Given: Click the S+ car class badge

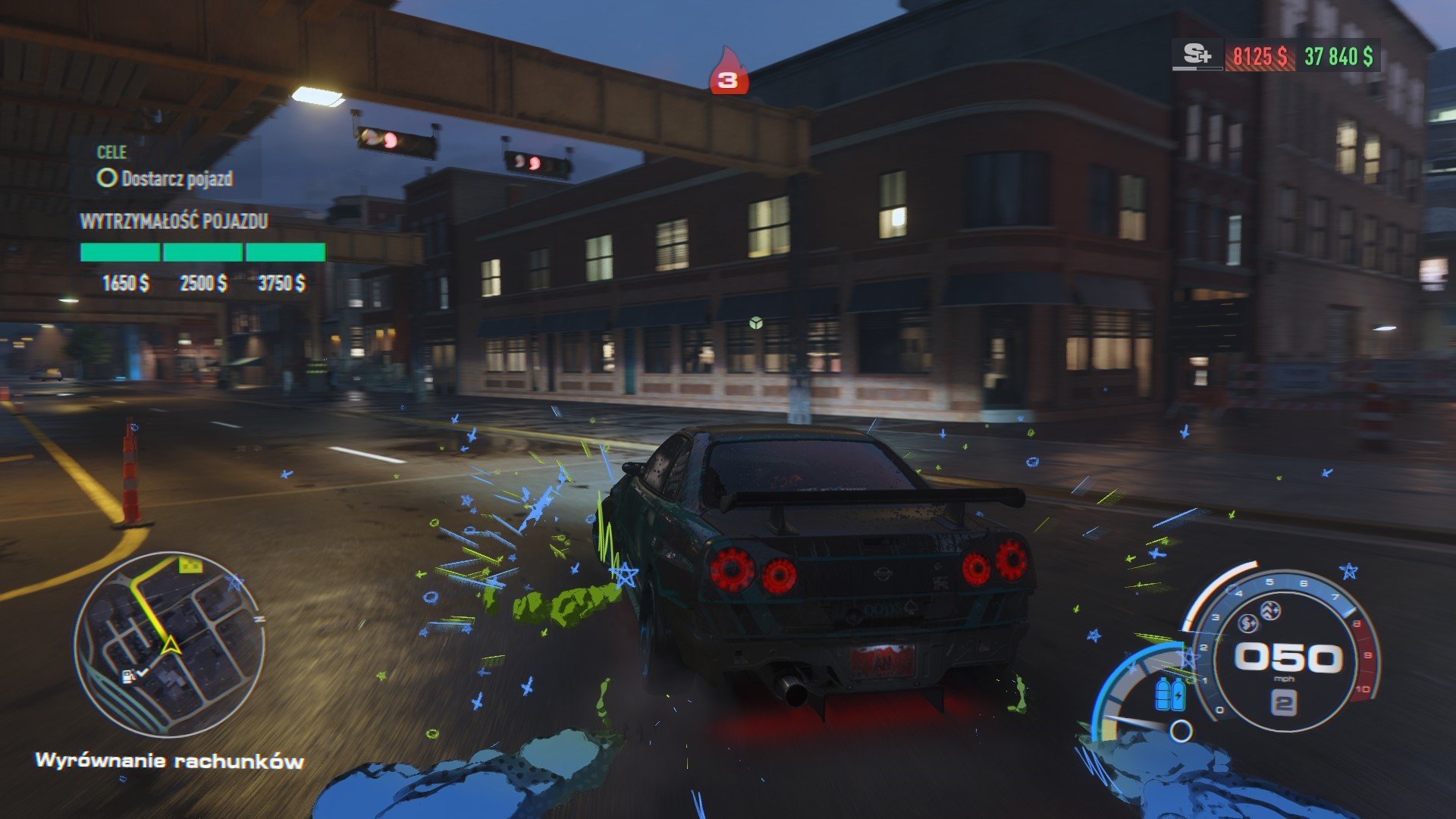Looking at the screenshot, I should point(1197,55).
